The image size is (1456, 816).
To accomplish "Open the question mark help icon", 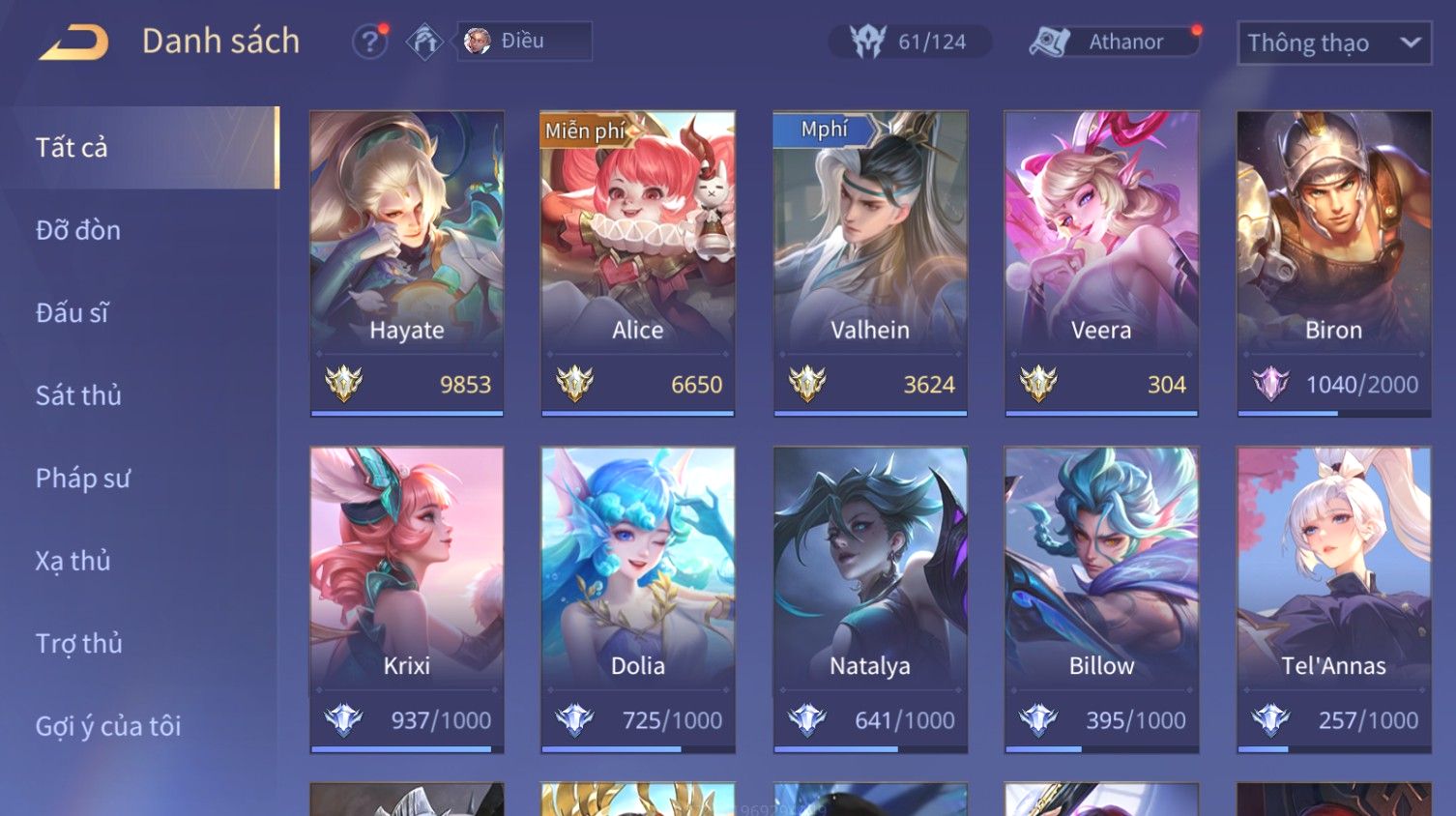I will [368, 43].
